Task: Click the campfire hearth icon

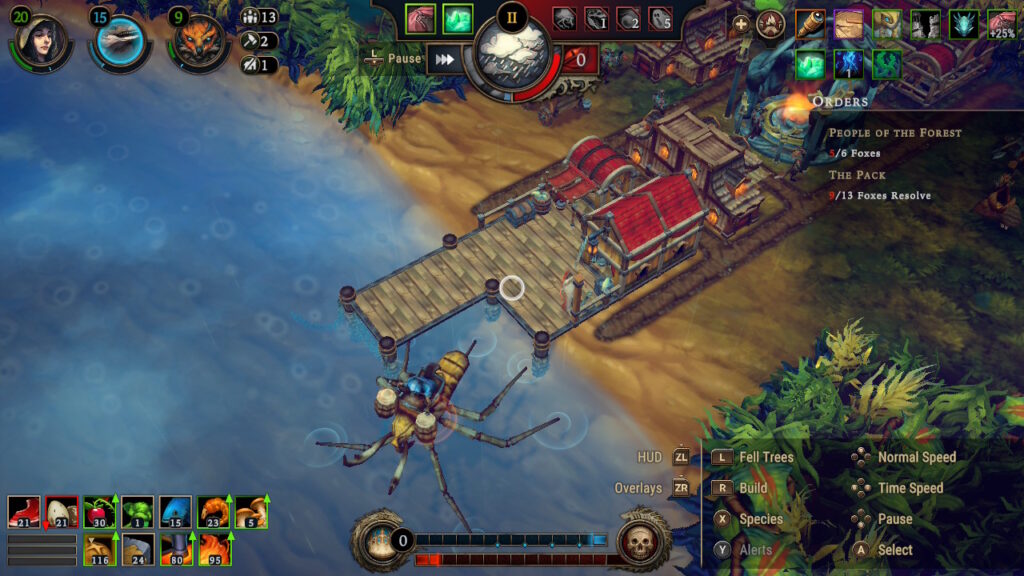Action: tap(769, 25)
